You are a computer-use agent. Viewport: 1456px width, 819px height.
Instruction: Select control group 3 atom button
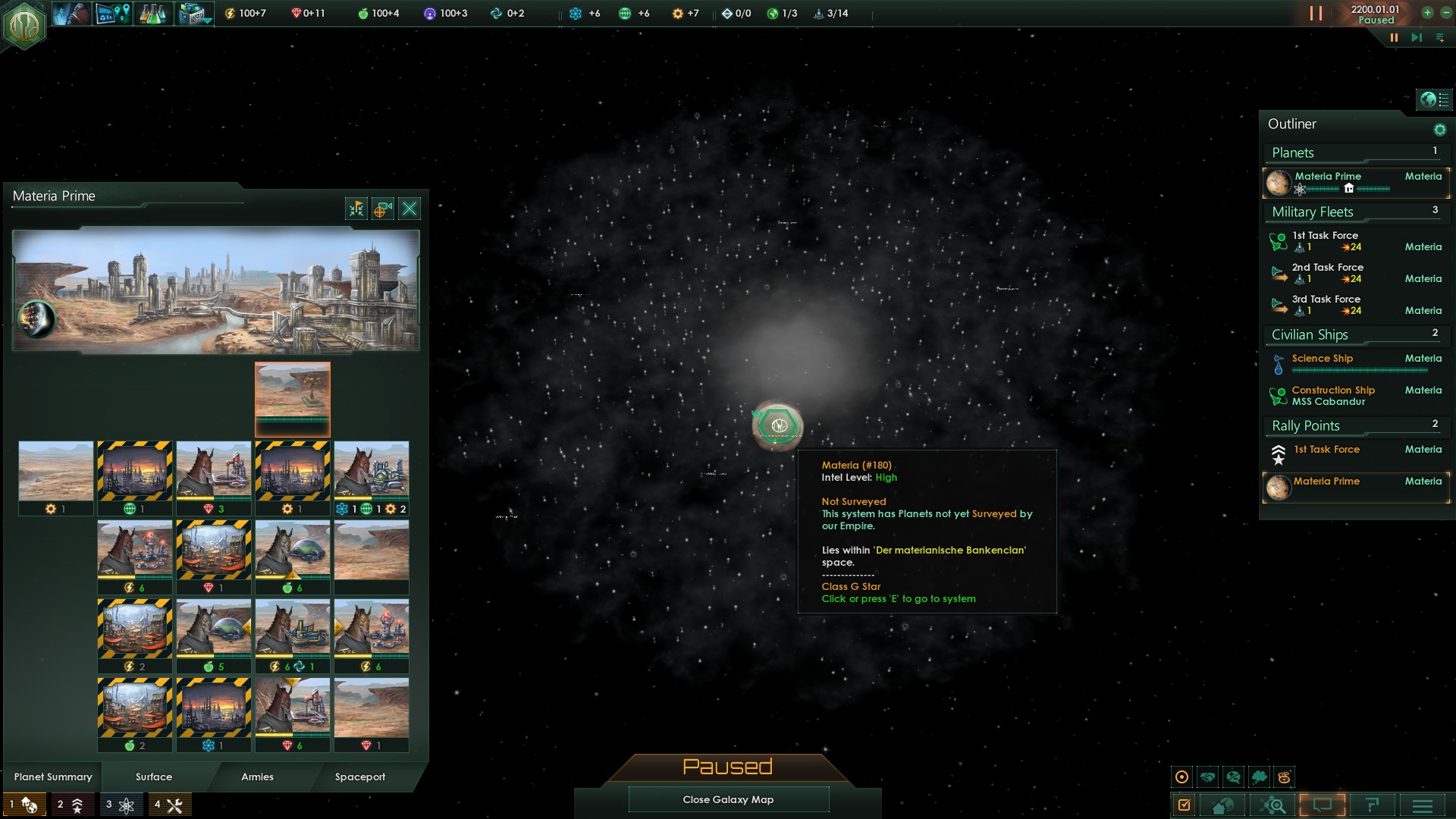pos(120,805)
